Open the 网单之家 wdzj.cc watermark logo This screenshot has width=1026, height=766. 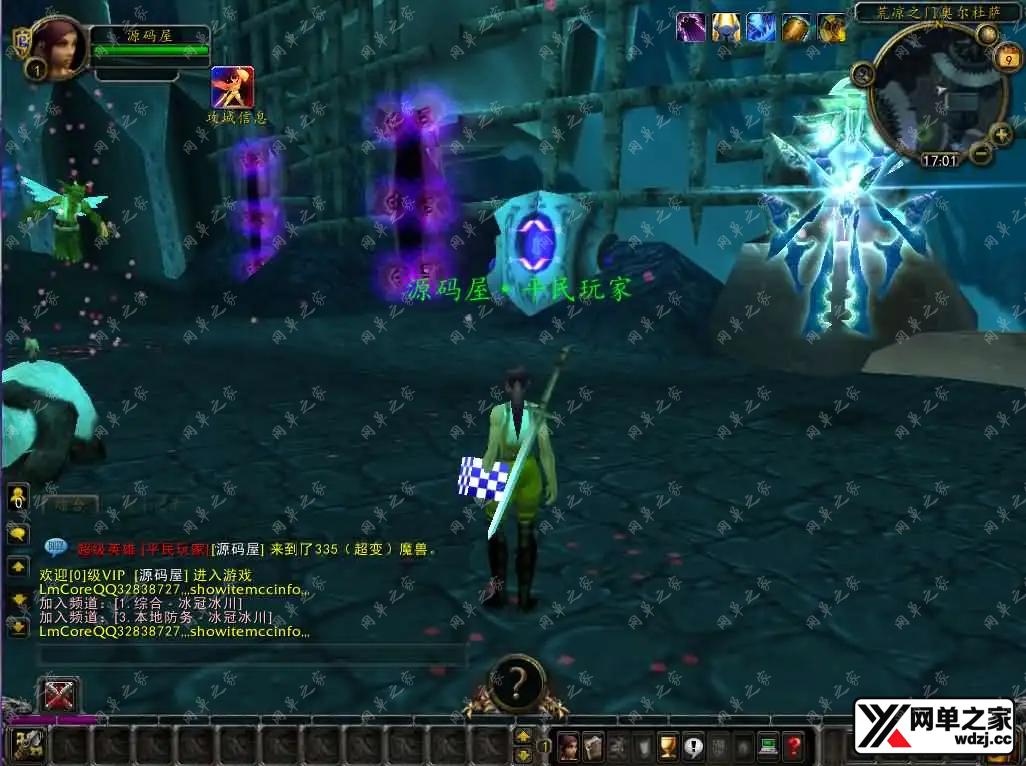tap(934, 727)
